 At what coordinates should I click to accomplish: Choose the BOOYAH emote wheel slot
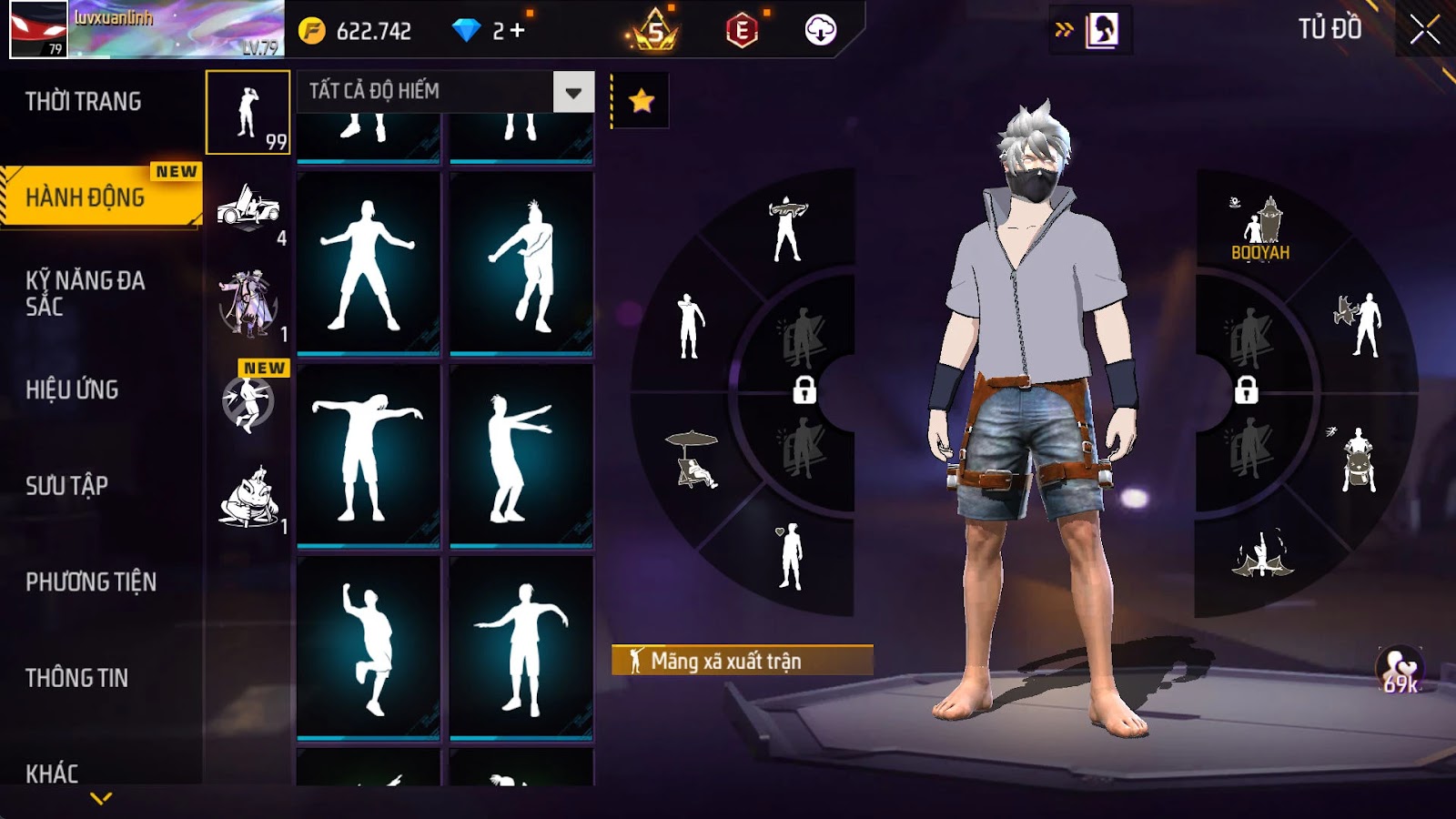pos(1260,229)
